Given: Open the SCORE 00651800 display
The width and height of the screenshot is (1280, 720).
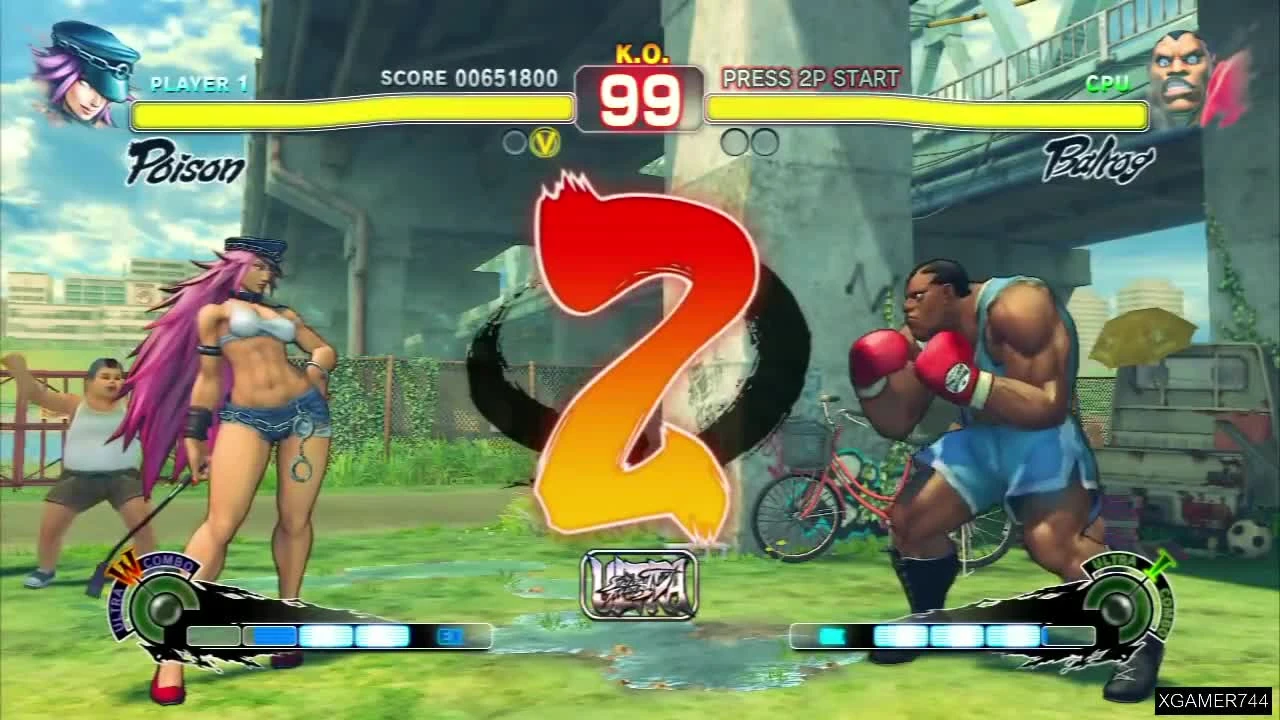Looking at the screenshot, I should coord(466,78).
